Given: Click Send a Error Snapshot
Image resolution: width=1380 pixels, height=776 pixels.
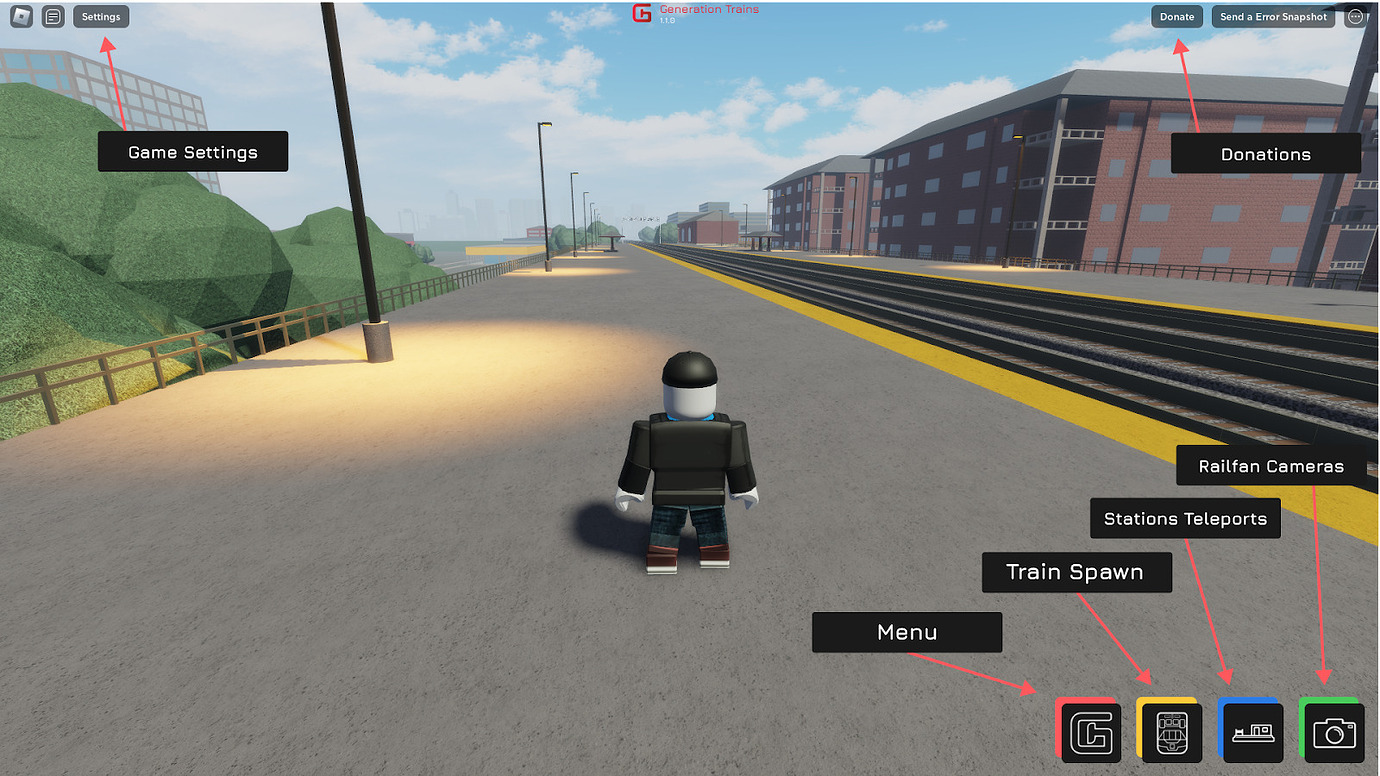Looking at the screenshot, I should [x=1272, y=16].
